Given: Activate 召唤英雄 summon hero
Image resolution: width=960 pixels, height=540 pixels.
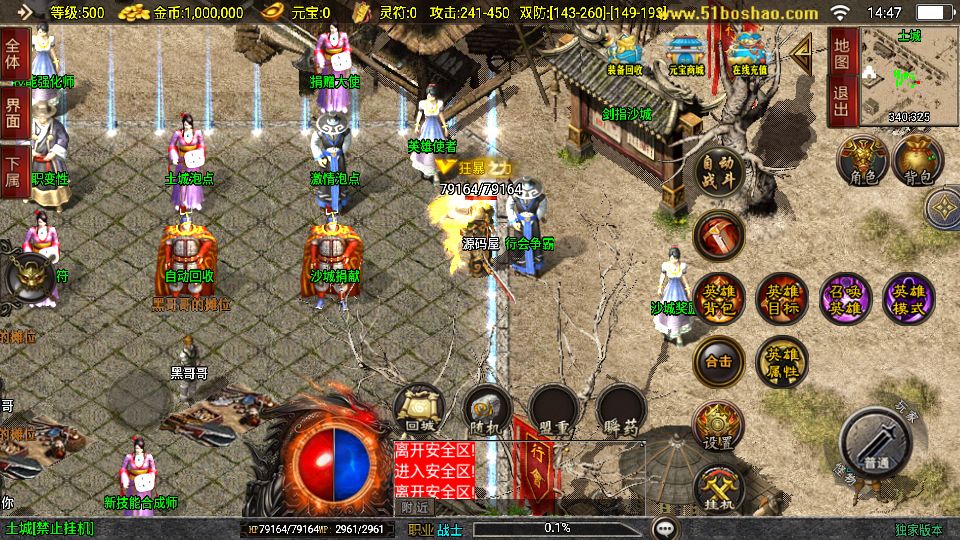Looking at the screenshot, I should (x=845, y=299).
